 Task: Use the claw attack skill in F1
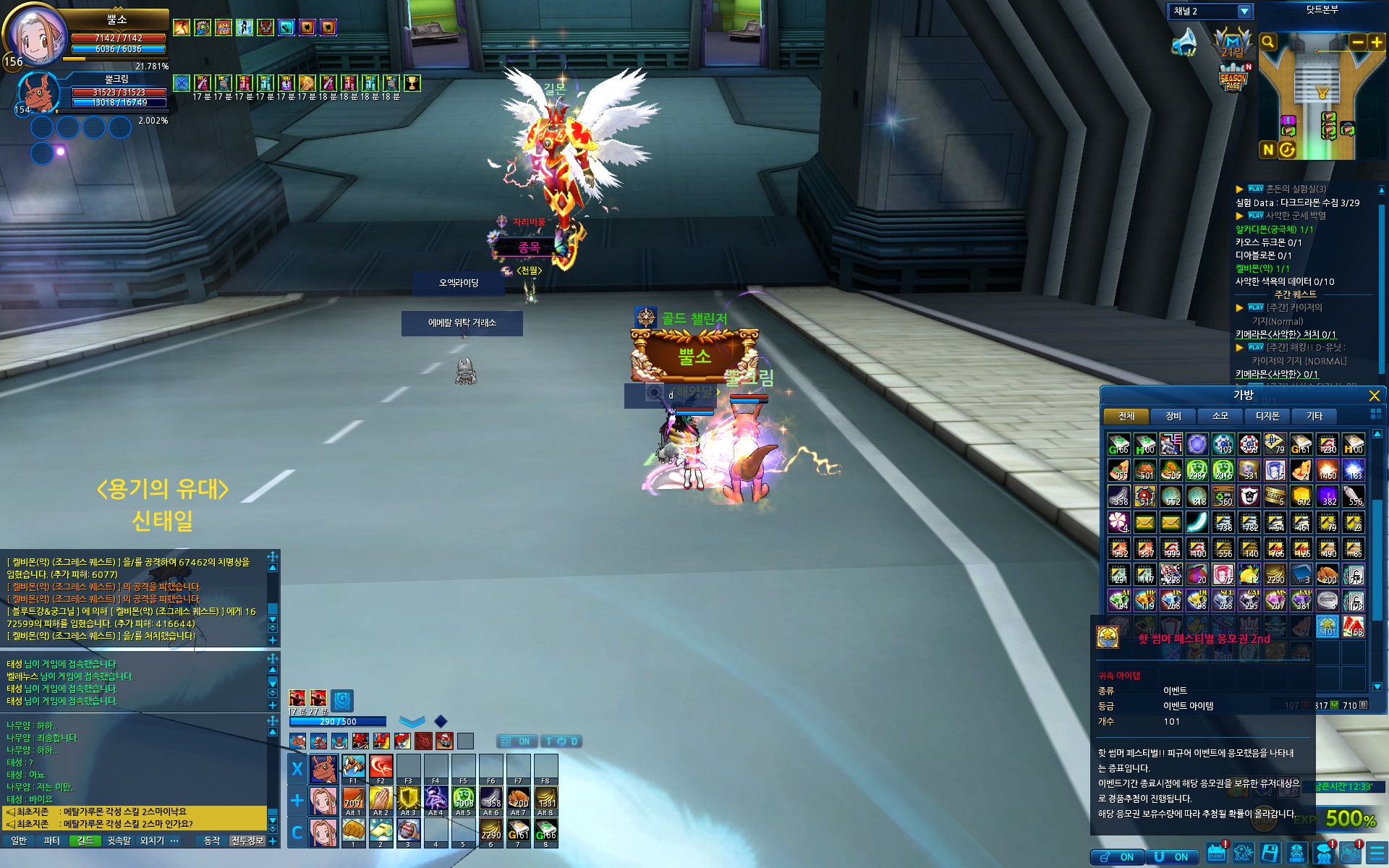point(353,766)
